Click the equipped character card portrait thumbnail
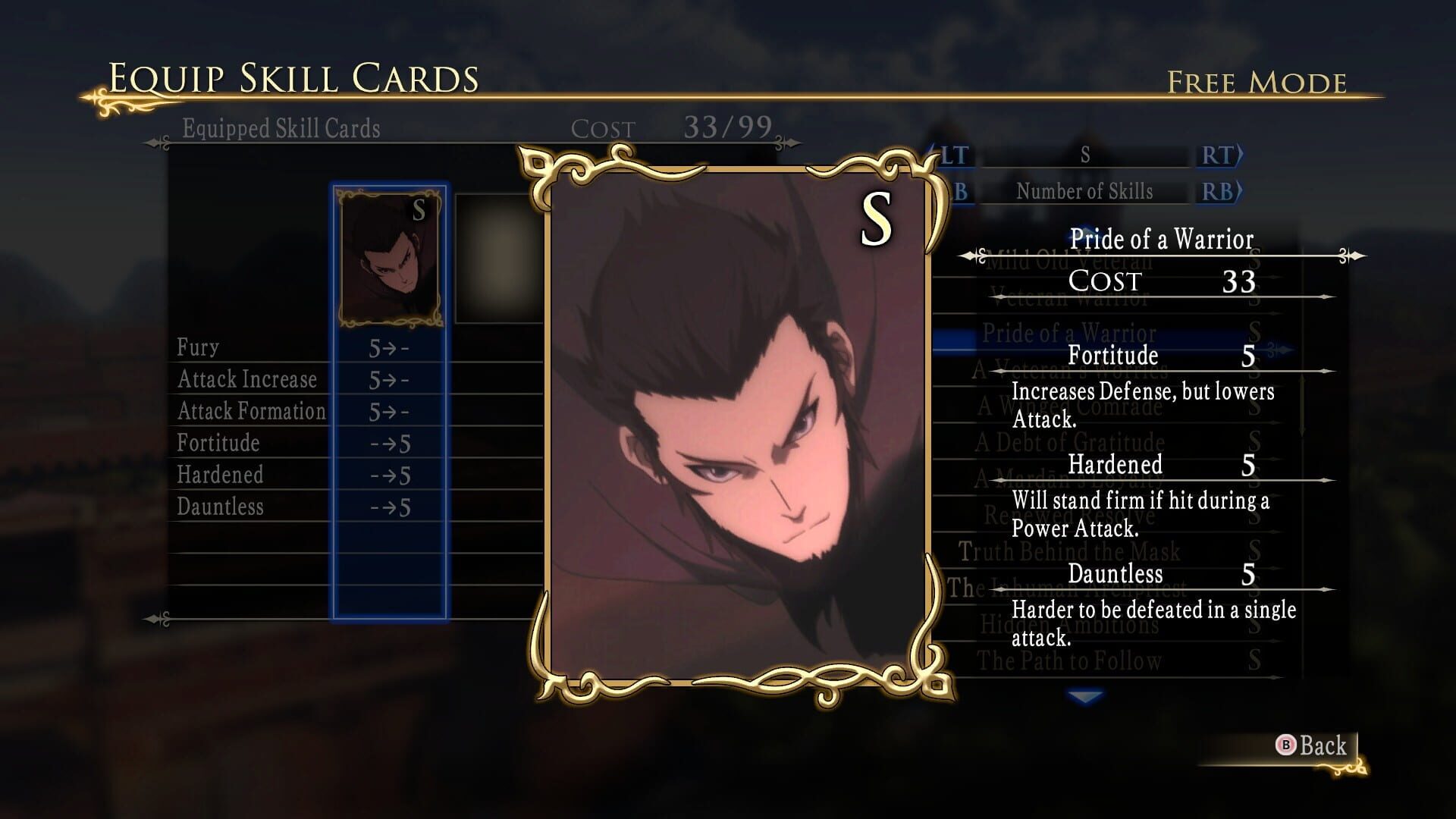The width and height of the screenshot is (1456, 819). (x=389, y=258)
